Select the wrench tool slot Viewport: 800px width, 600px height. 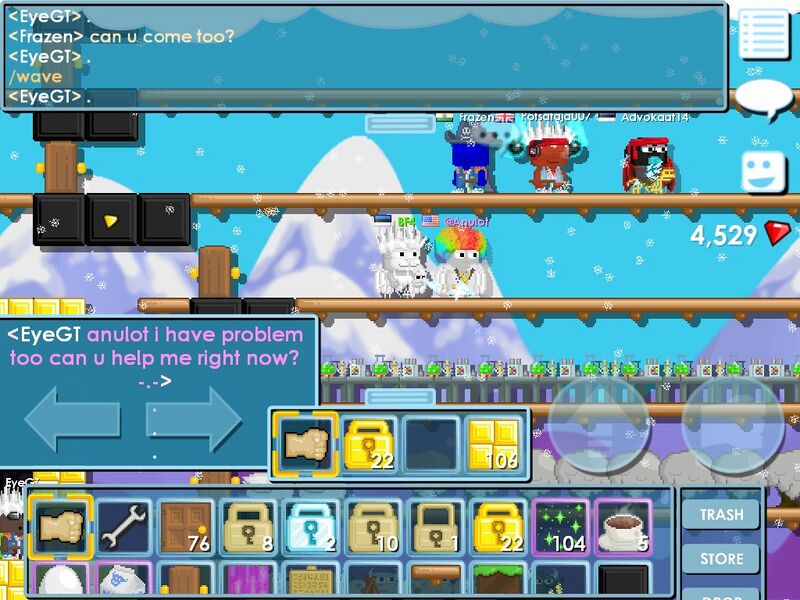click(124, 527)
